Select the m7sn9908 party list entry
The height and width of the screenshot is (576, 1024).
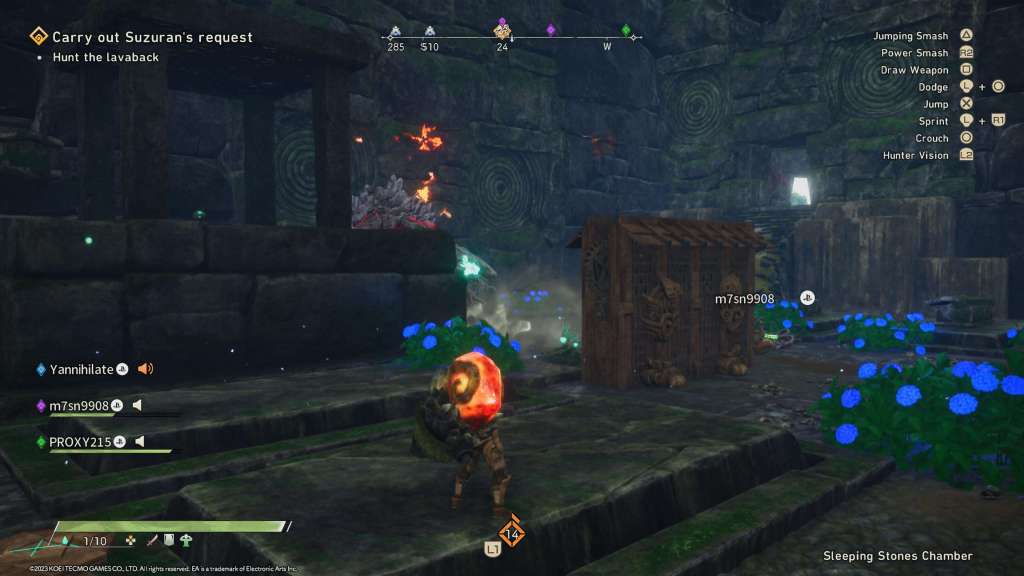click(78, 405)
